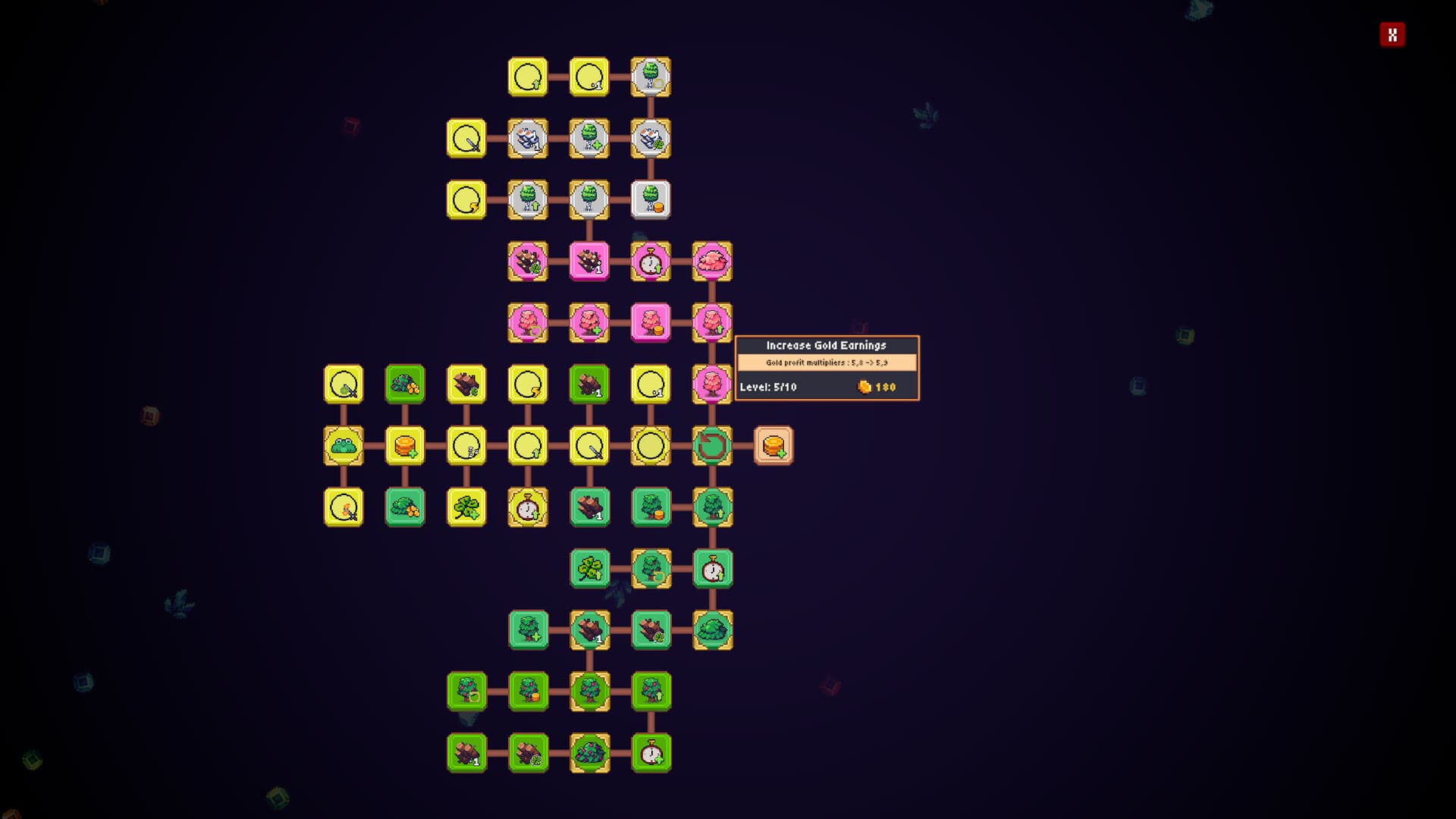Viewport: 1456px width, 819px height.
Task: Select the pink stopwatch timer node
Action: pyautogui.click(x=650, y=261)
